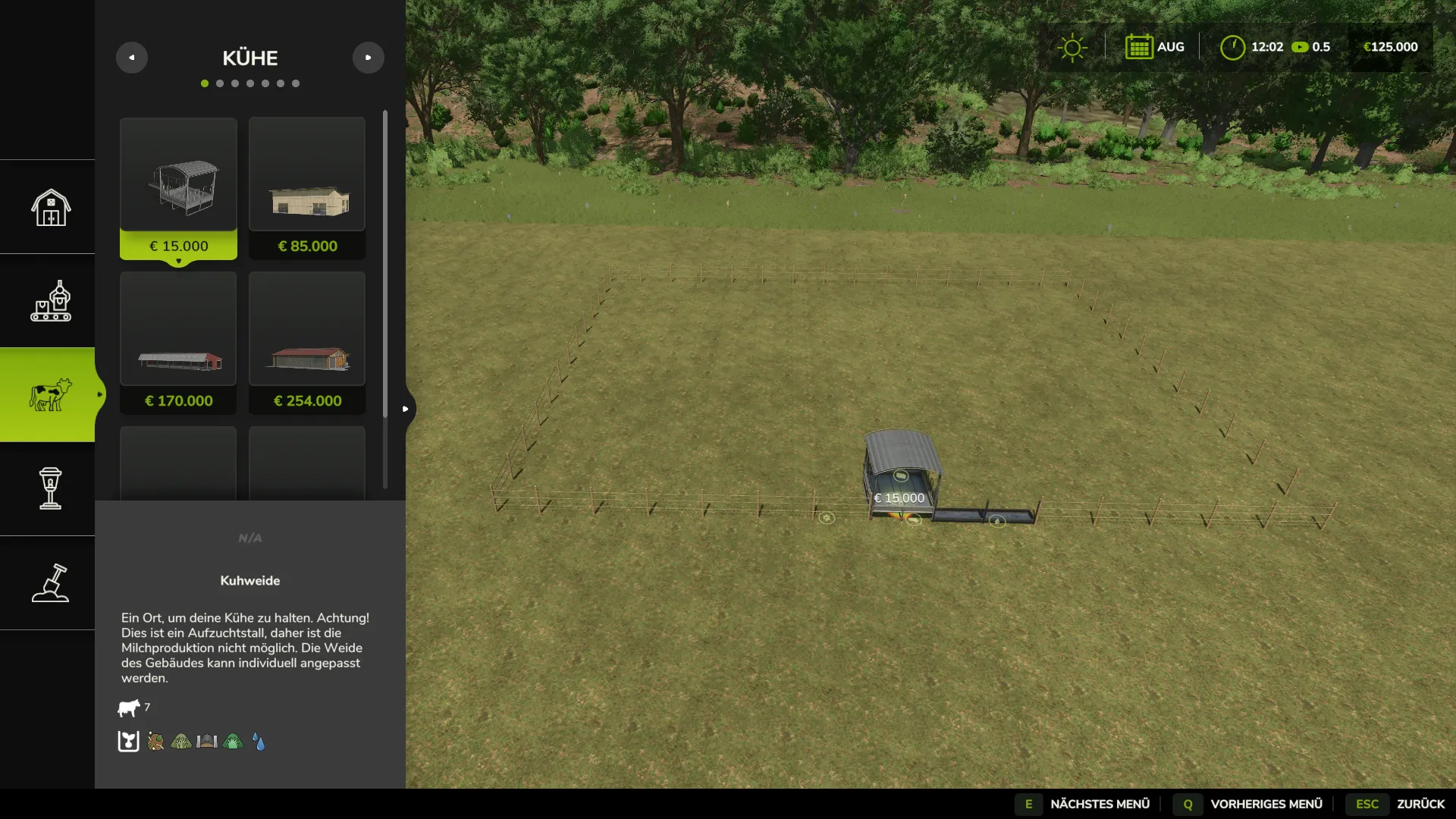Pick the €170.000 cow barn
The width and height of the screenshot is (1456, 819).
click(178, 343)
